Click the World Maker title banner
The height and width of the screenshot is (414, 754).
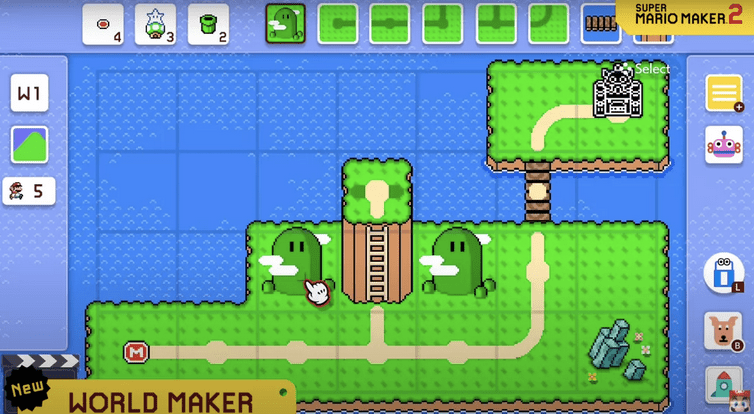click(160, 399)
